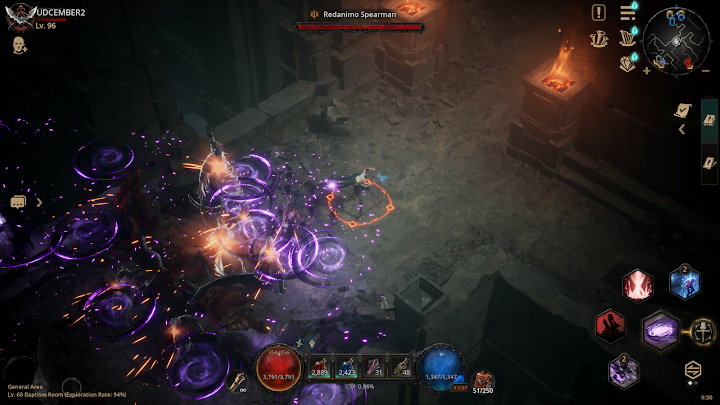Cast the red burst skill
Viewport: 720px width, 405px height.
(637, 286)
